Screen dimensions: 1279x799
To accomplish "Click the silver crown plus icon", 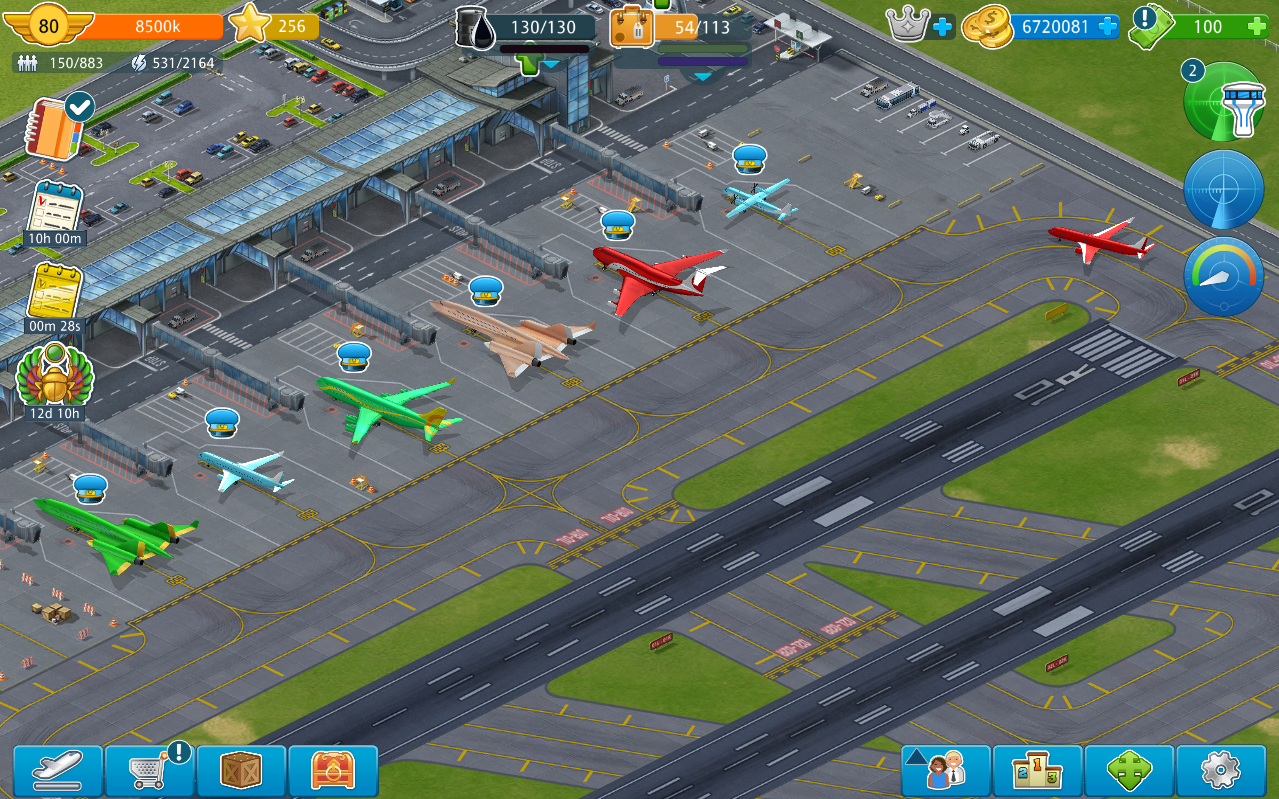I will click(x=942, y=27).
